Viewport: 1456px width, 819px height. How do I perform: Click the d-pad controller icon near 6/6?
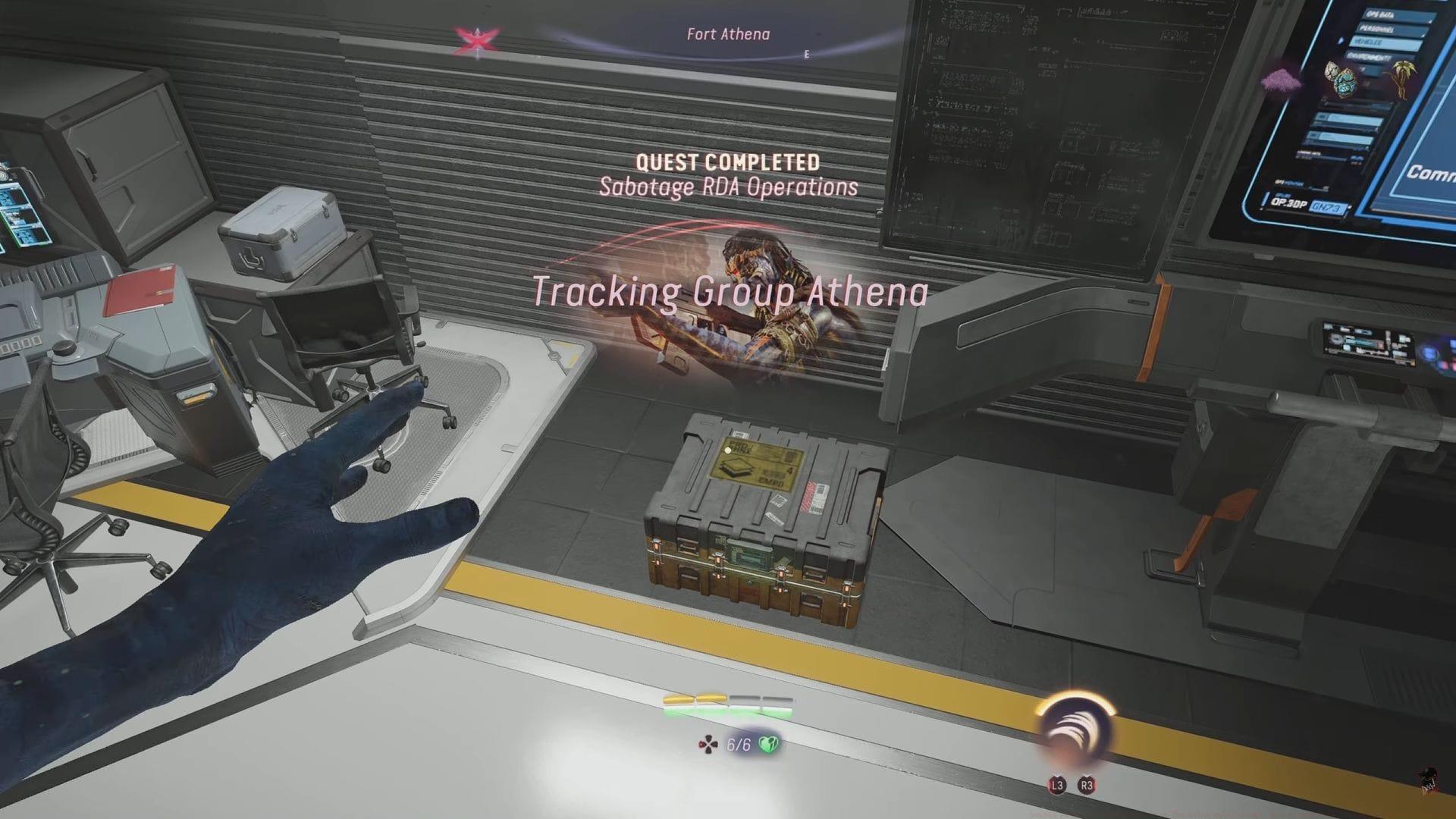tap(709, 745)
